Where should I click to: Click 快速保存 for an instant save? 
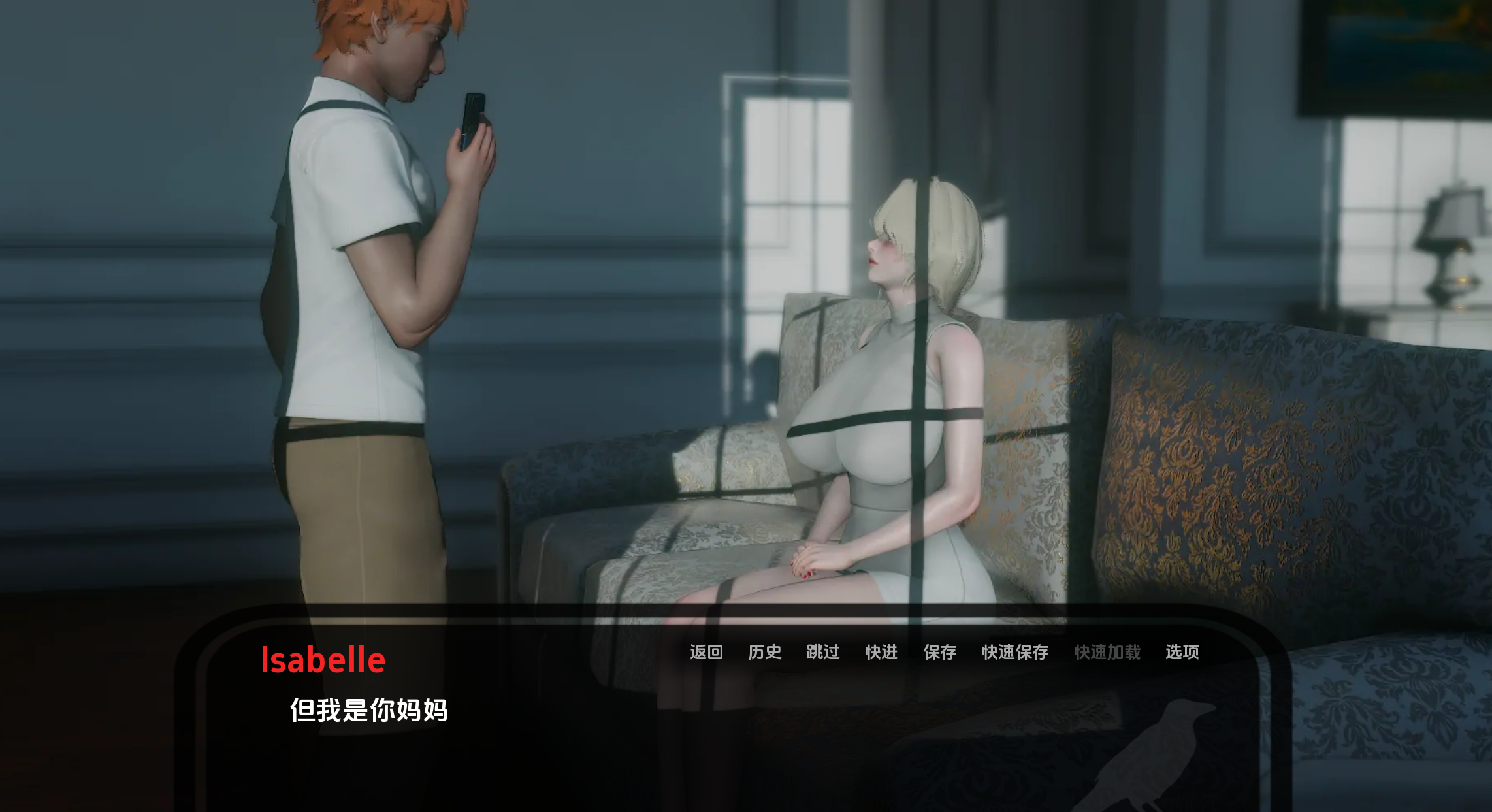tap(1016, 653)
